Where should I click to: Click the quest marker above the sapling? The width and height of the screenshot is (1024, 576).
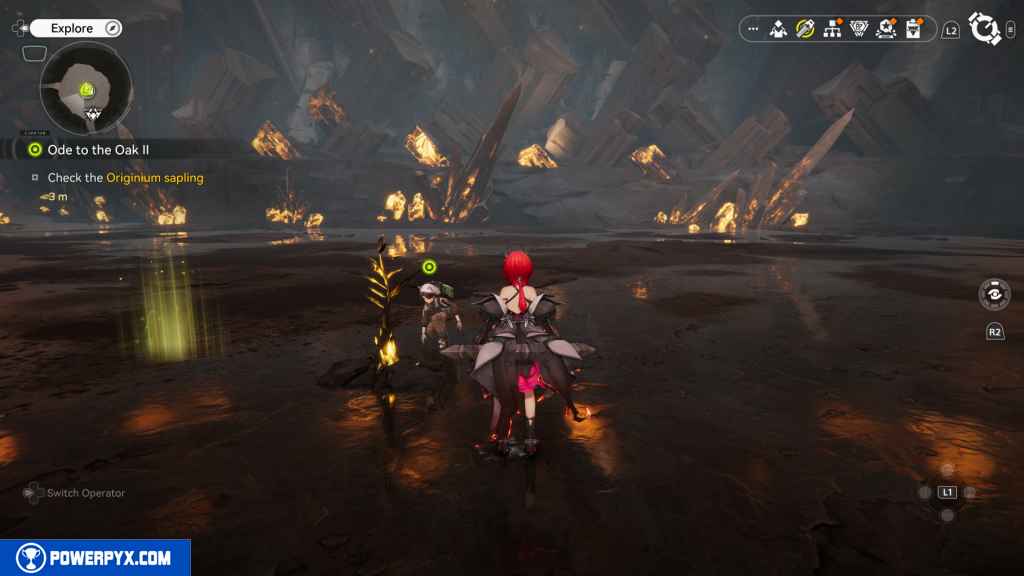tap(429, 267)
